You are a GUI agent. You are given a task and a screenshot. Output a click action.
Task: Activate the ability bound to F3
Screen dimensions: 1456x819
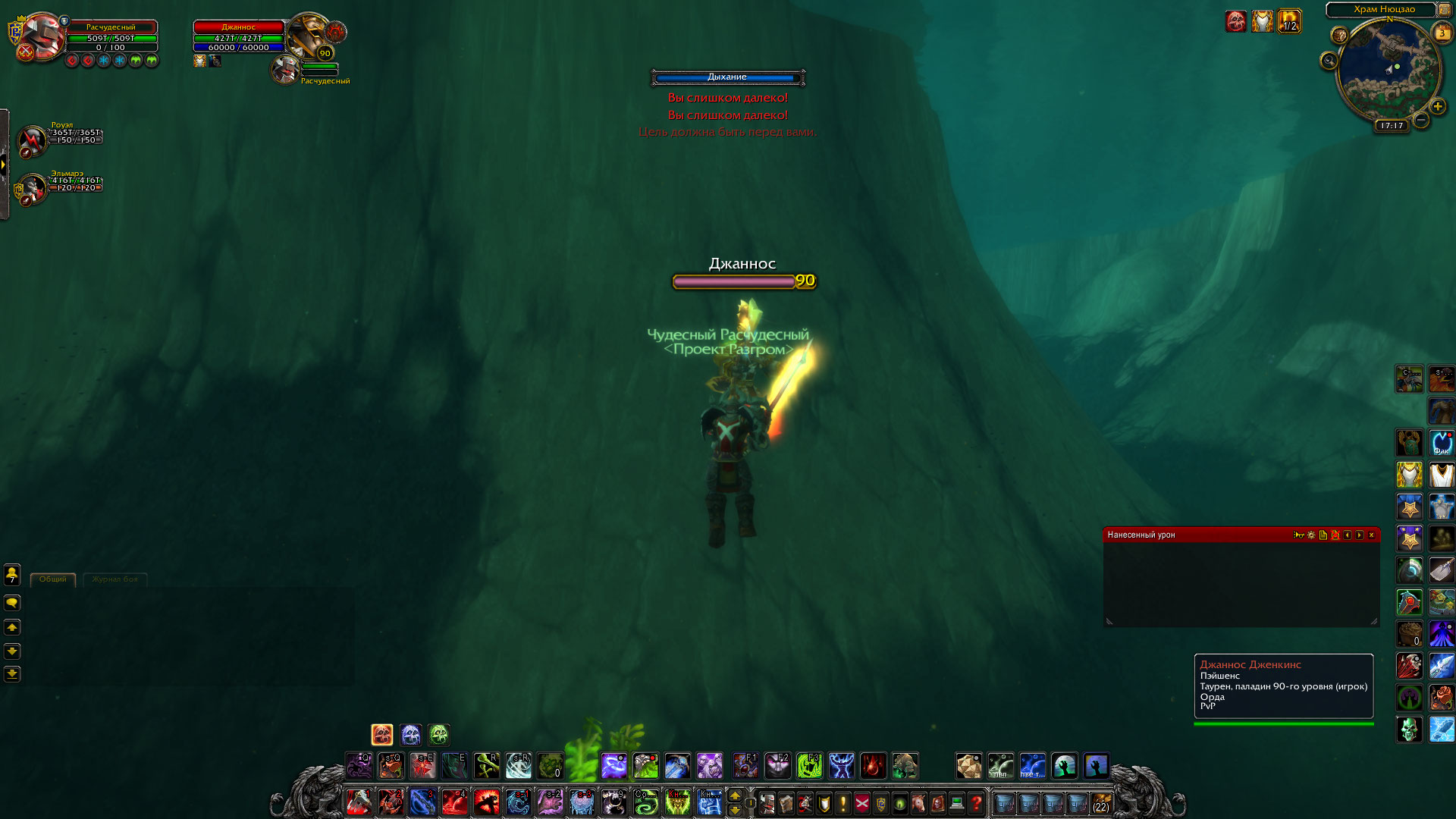click(809, 766)
